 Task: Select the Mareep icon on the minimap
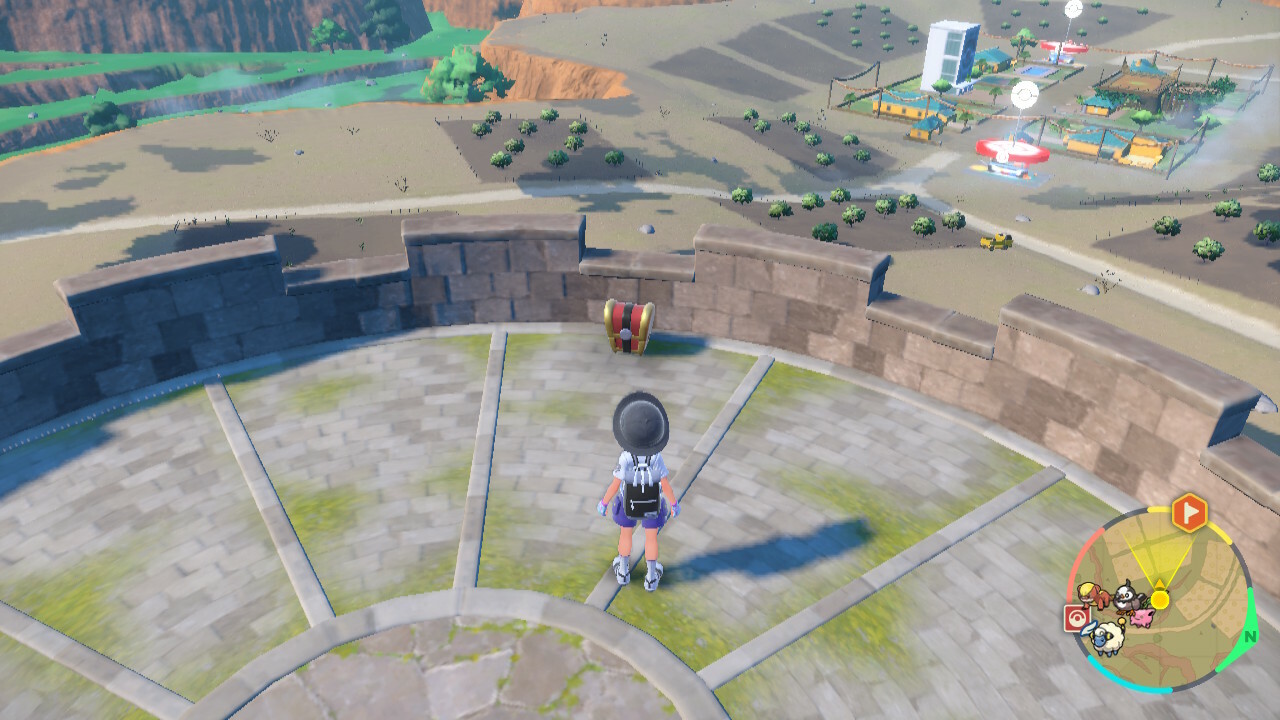[1106, 638]
